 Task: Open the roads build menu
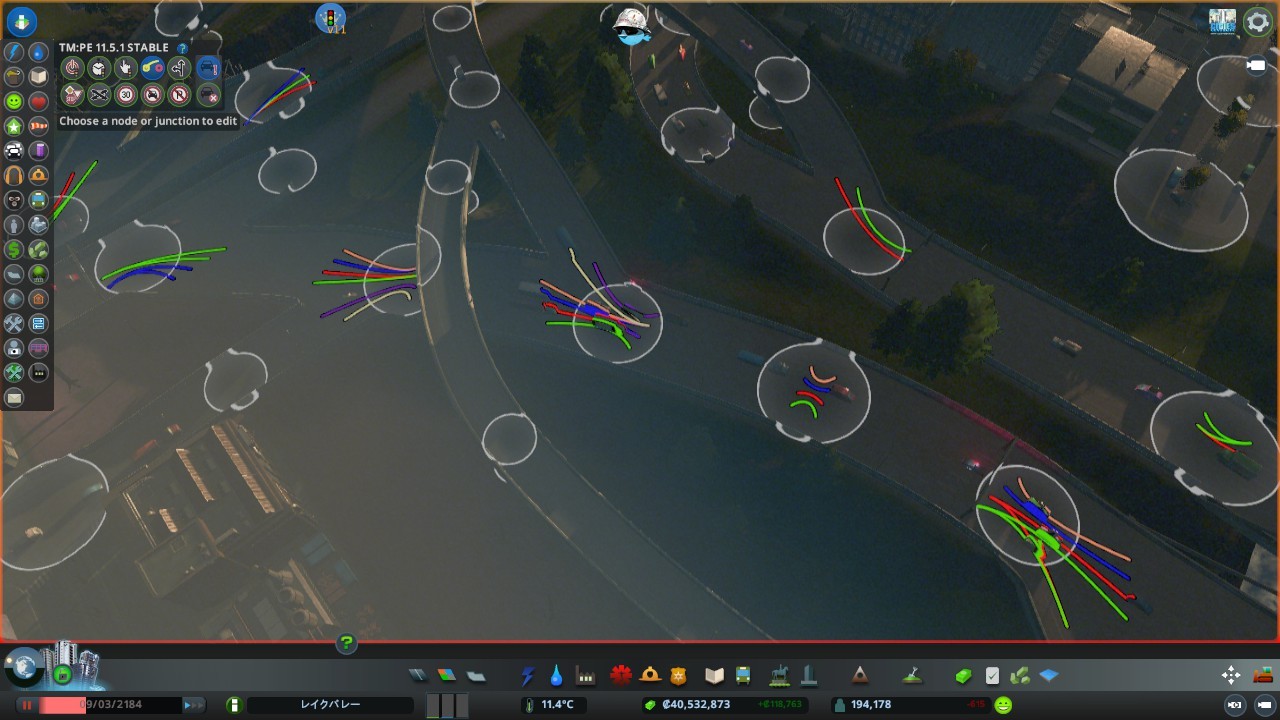[x=418, y=676]
